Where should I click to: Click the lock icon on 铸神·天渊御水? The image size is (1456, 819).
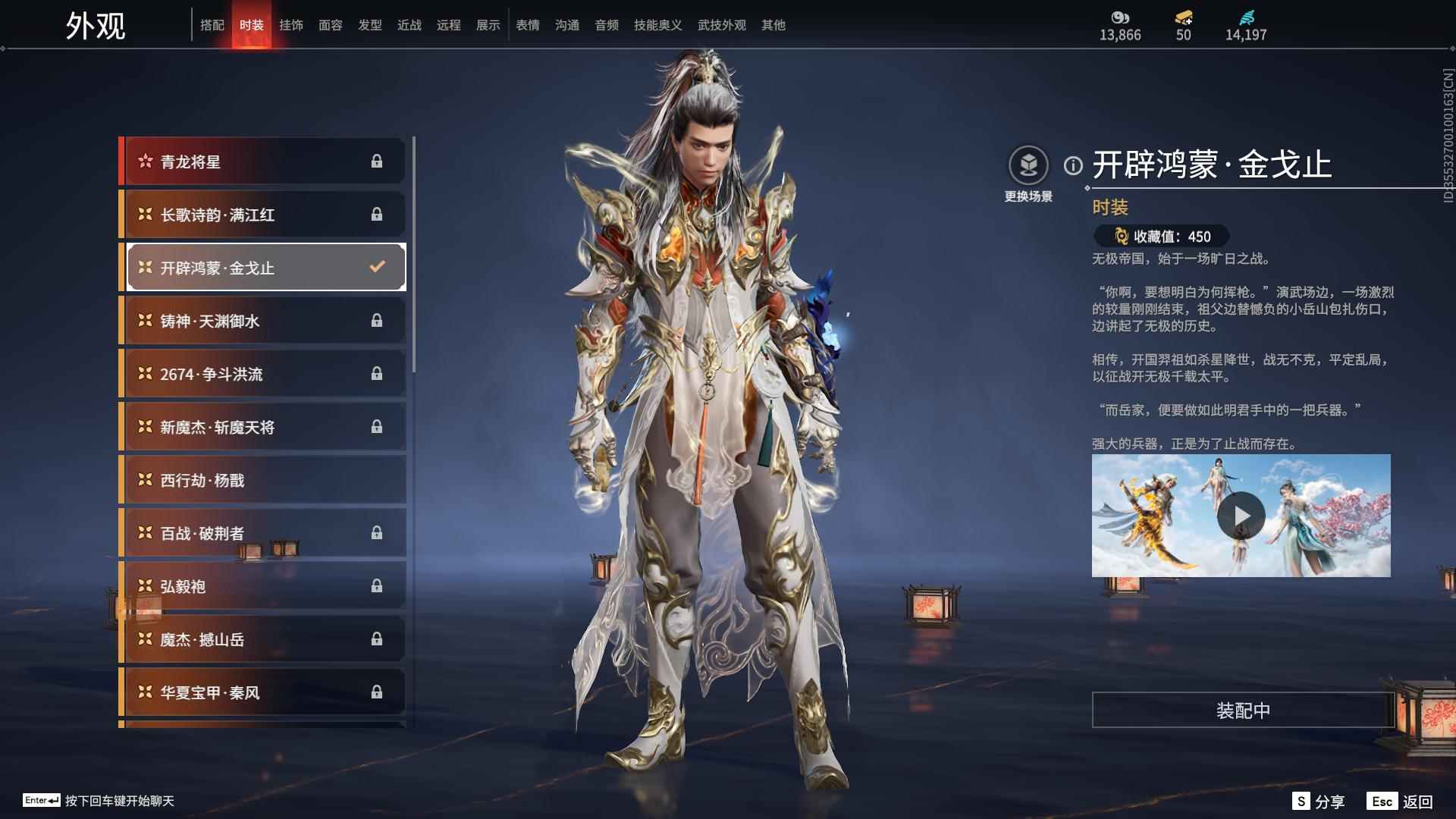pyautogui.click(x=378, y=320)
